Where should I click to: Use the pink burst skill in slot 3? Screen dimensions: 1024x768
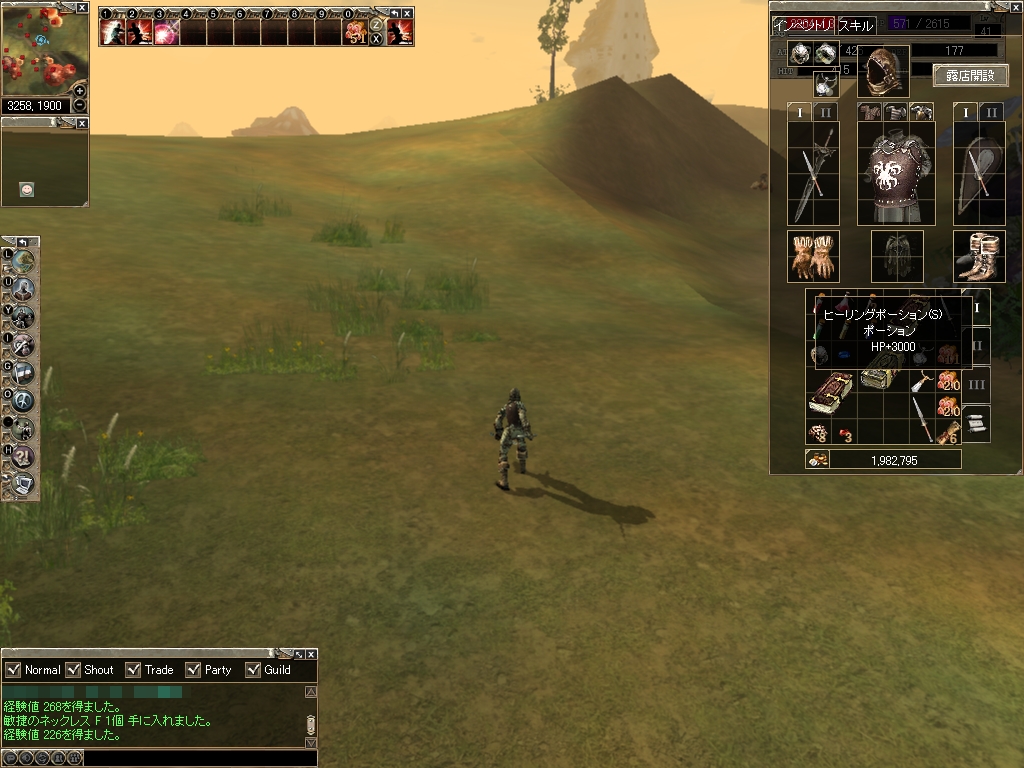coord(166,32)
